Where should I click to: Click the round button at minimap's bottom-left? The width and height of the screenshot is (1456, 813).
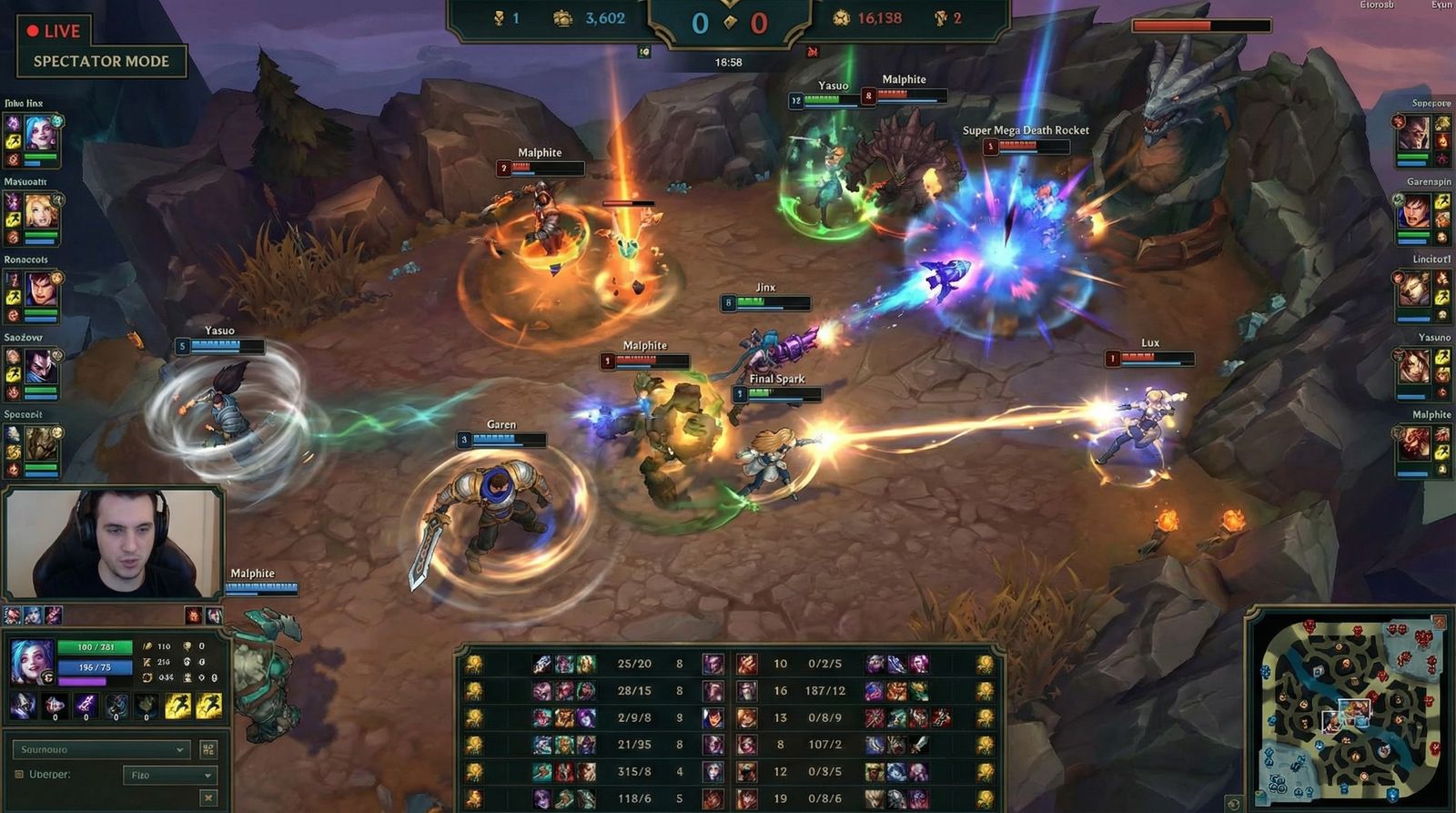[1233, 803]
